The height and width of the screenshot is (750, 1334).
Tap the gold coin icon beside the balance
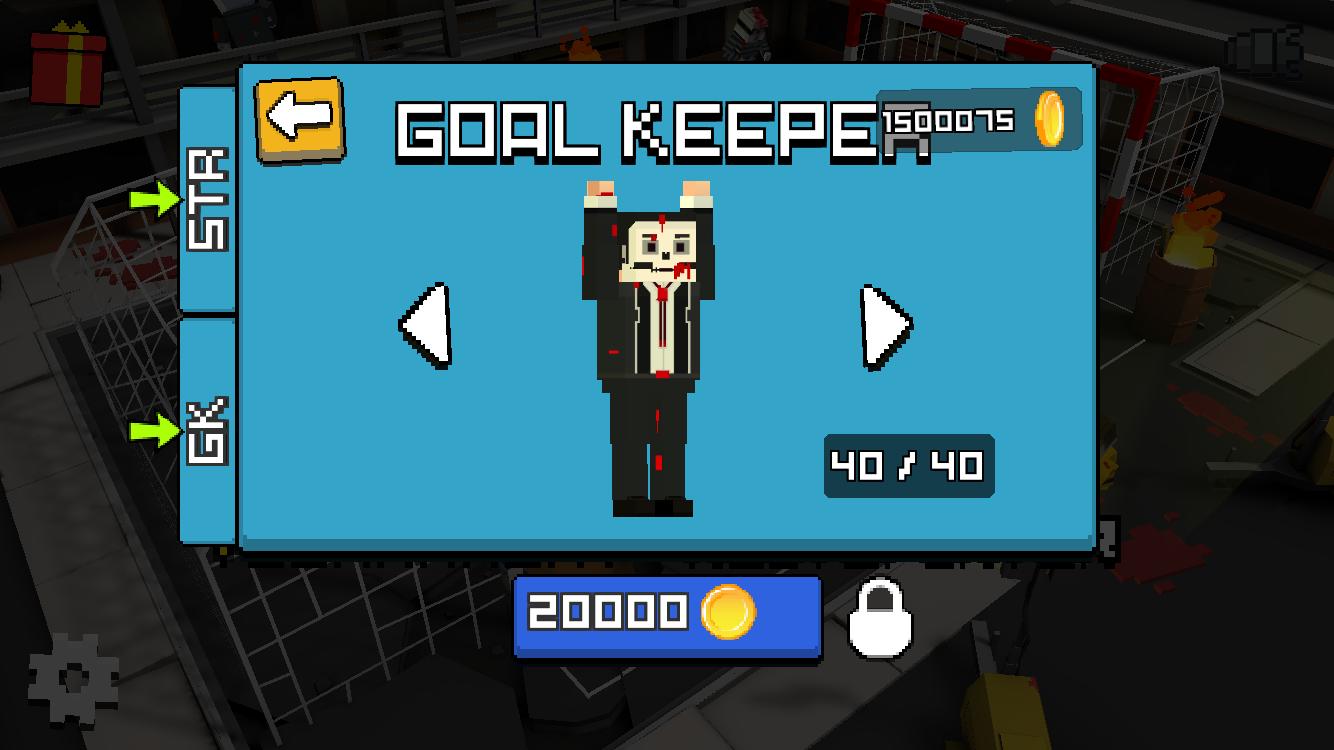click(x=1047, y=120)
